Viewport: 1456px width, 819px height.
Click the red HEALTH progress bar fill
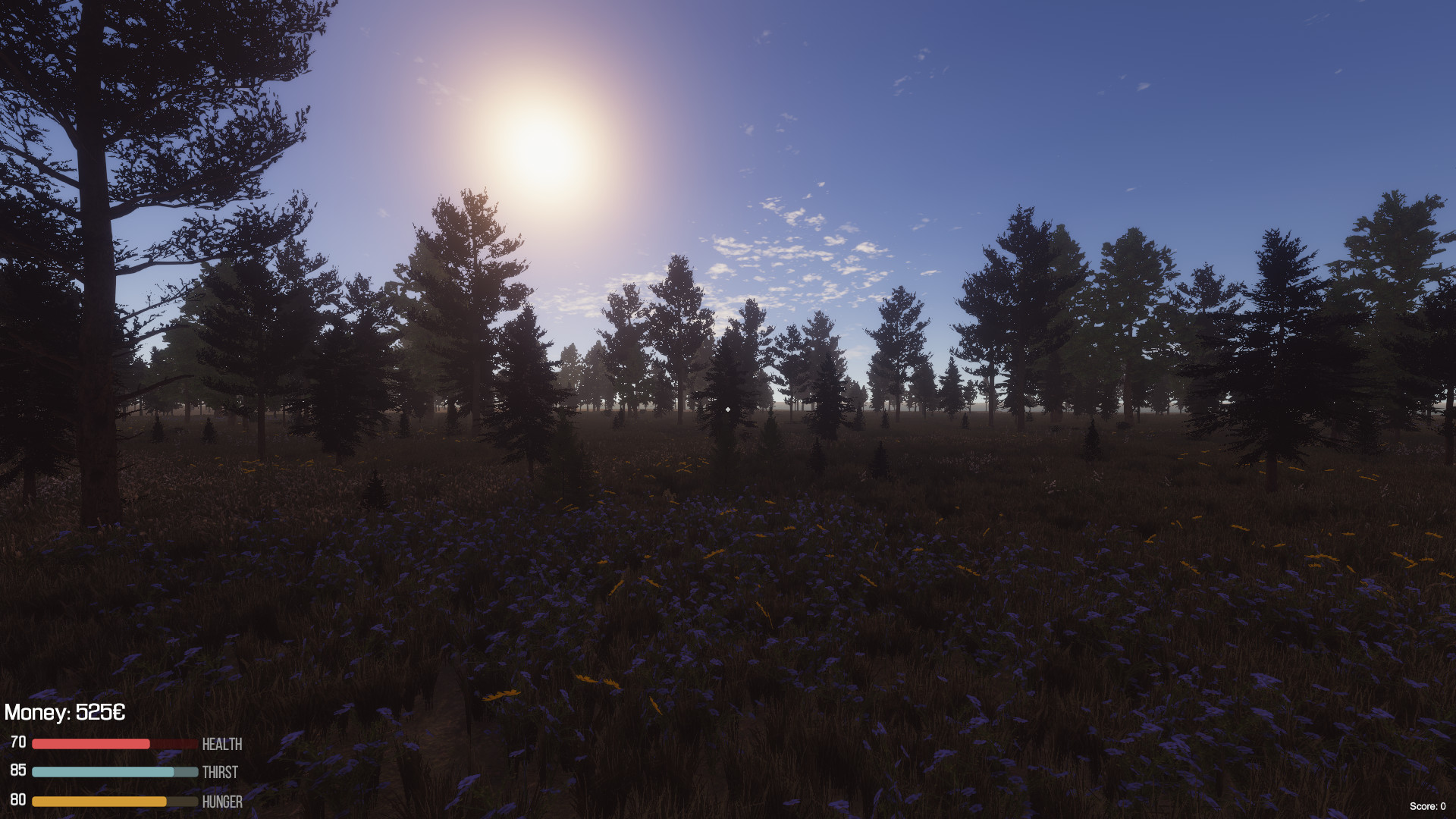pyautogui.click(x=91, y=744)
